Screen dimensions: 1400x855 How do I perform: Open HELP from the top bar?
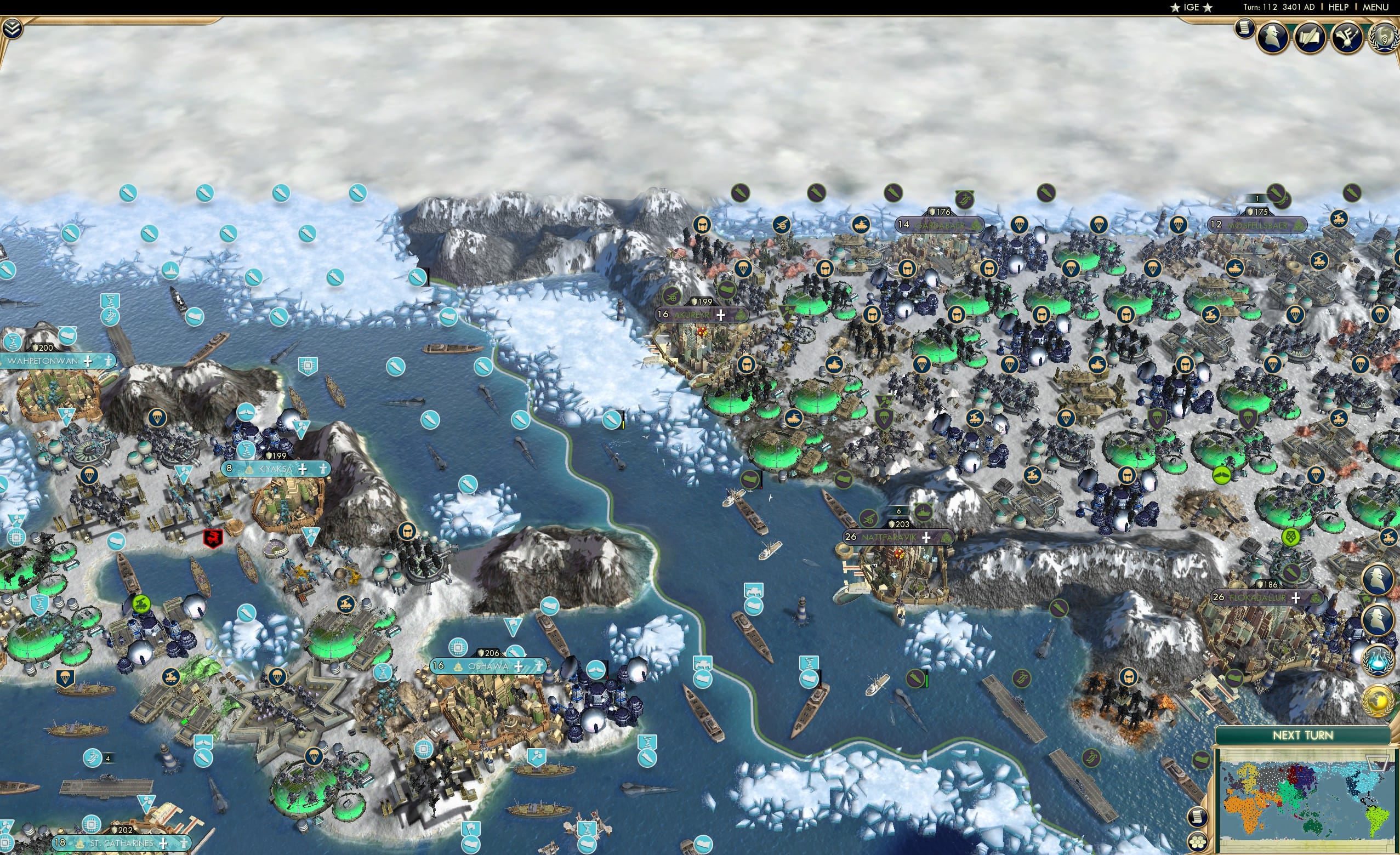[1339, 7]
